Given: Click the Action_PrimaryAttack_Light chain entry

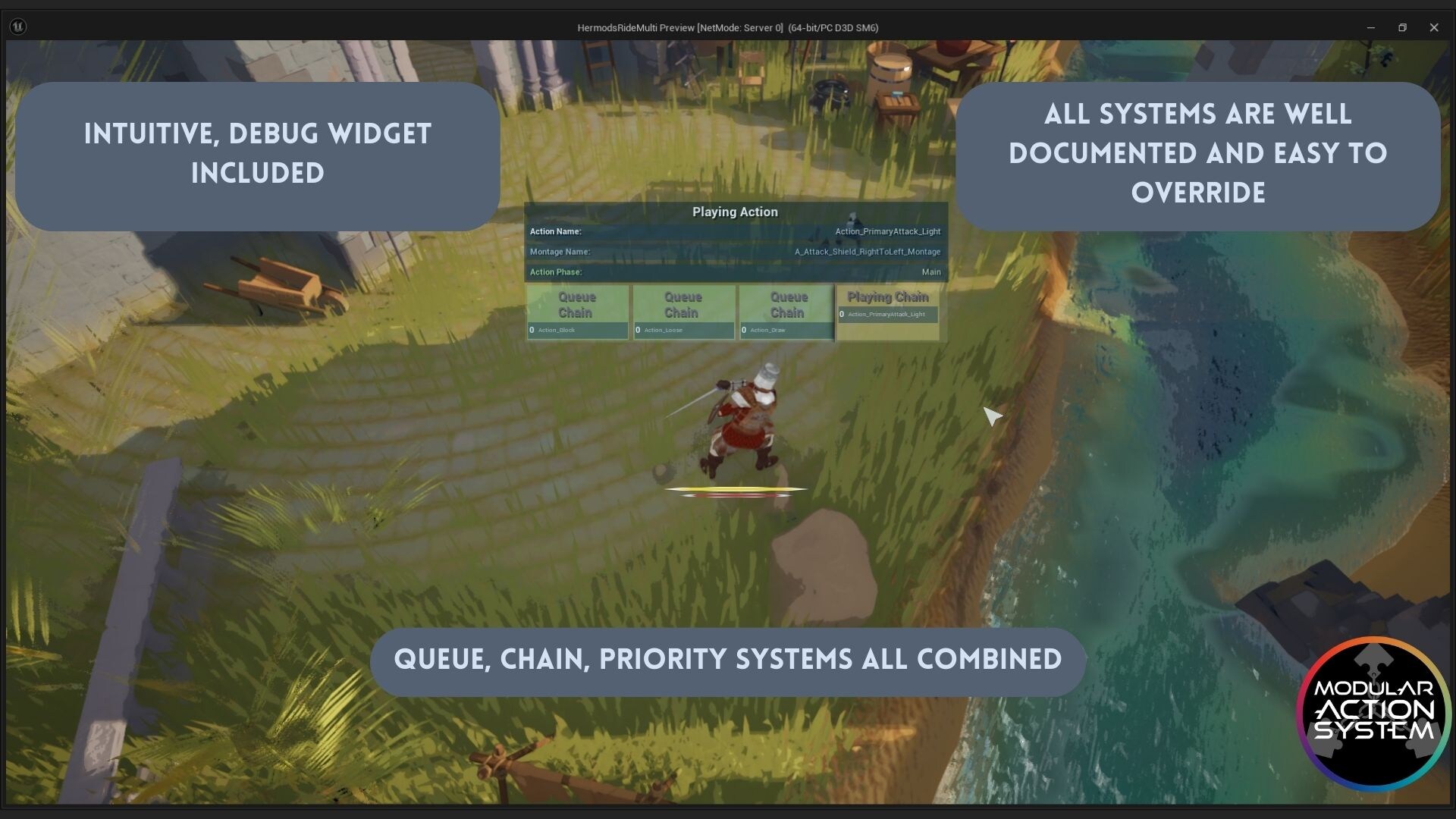Looking at the screenshot, I should (x=887, y=313).
